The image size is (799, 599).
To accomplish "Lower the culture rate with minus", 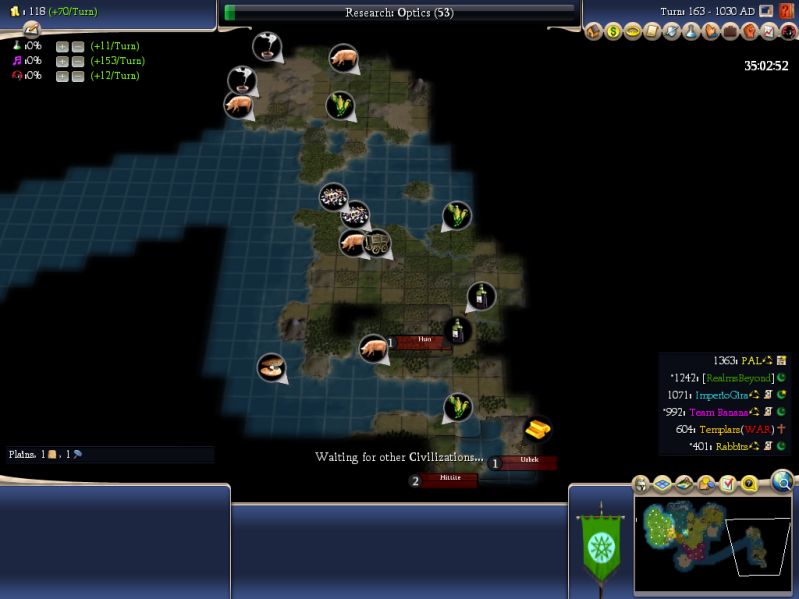I will [x=77, y=61].
